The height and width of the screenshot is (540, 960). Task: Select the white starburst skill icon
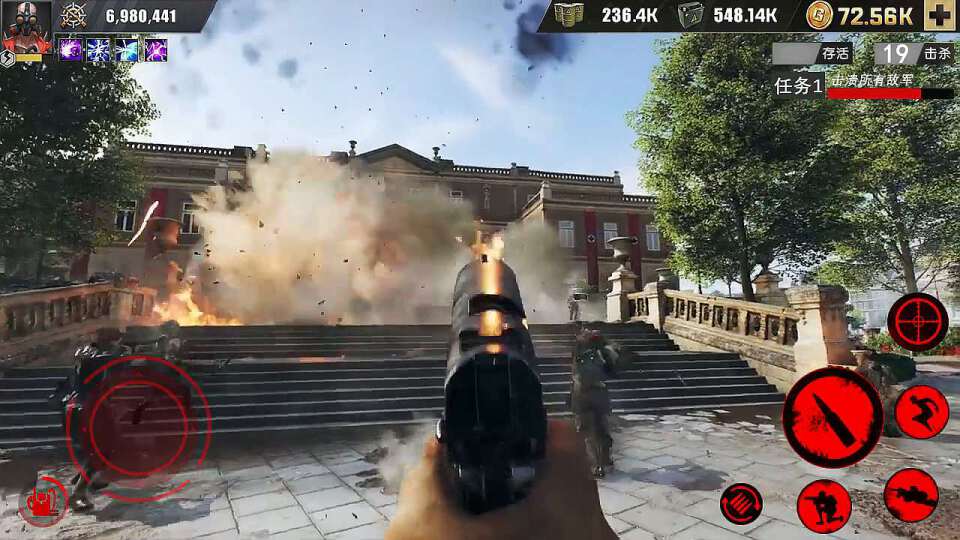(x=98, y=50)
